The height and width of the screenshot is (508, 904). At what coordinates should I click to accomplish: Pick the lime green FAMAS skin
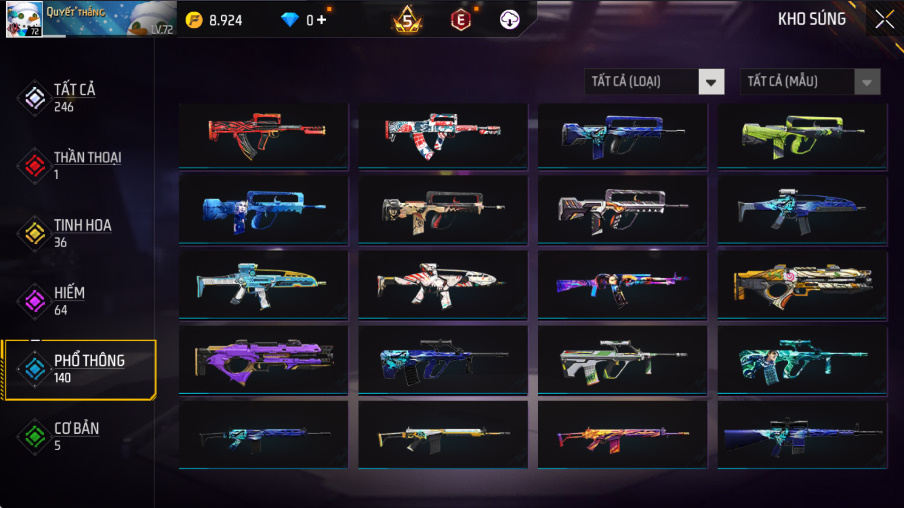(x=802, y=134)
